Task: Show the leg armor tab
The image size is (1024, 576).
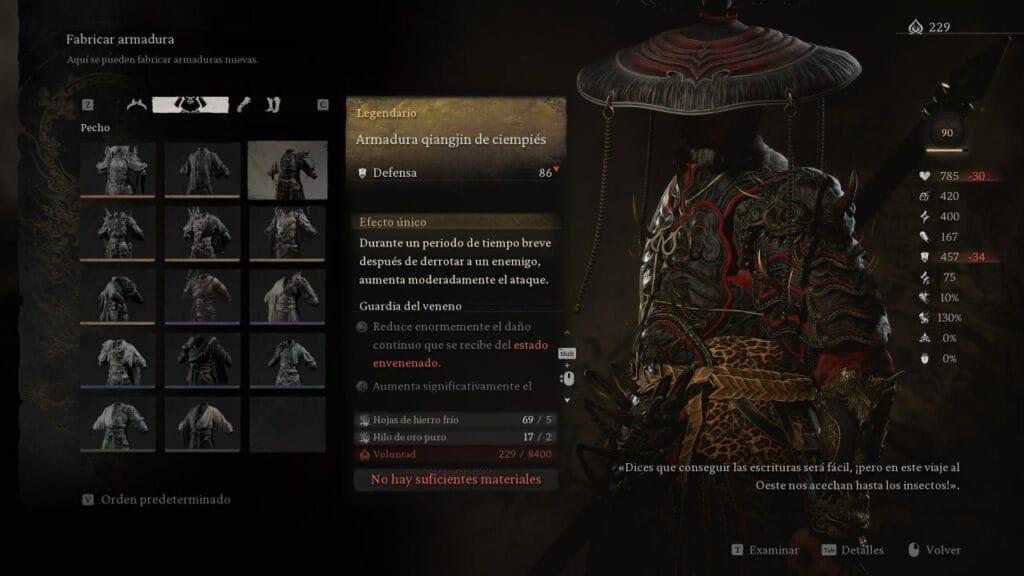Action: click(273, 104)
